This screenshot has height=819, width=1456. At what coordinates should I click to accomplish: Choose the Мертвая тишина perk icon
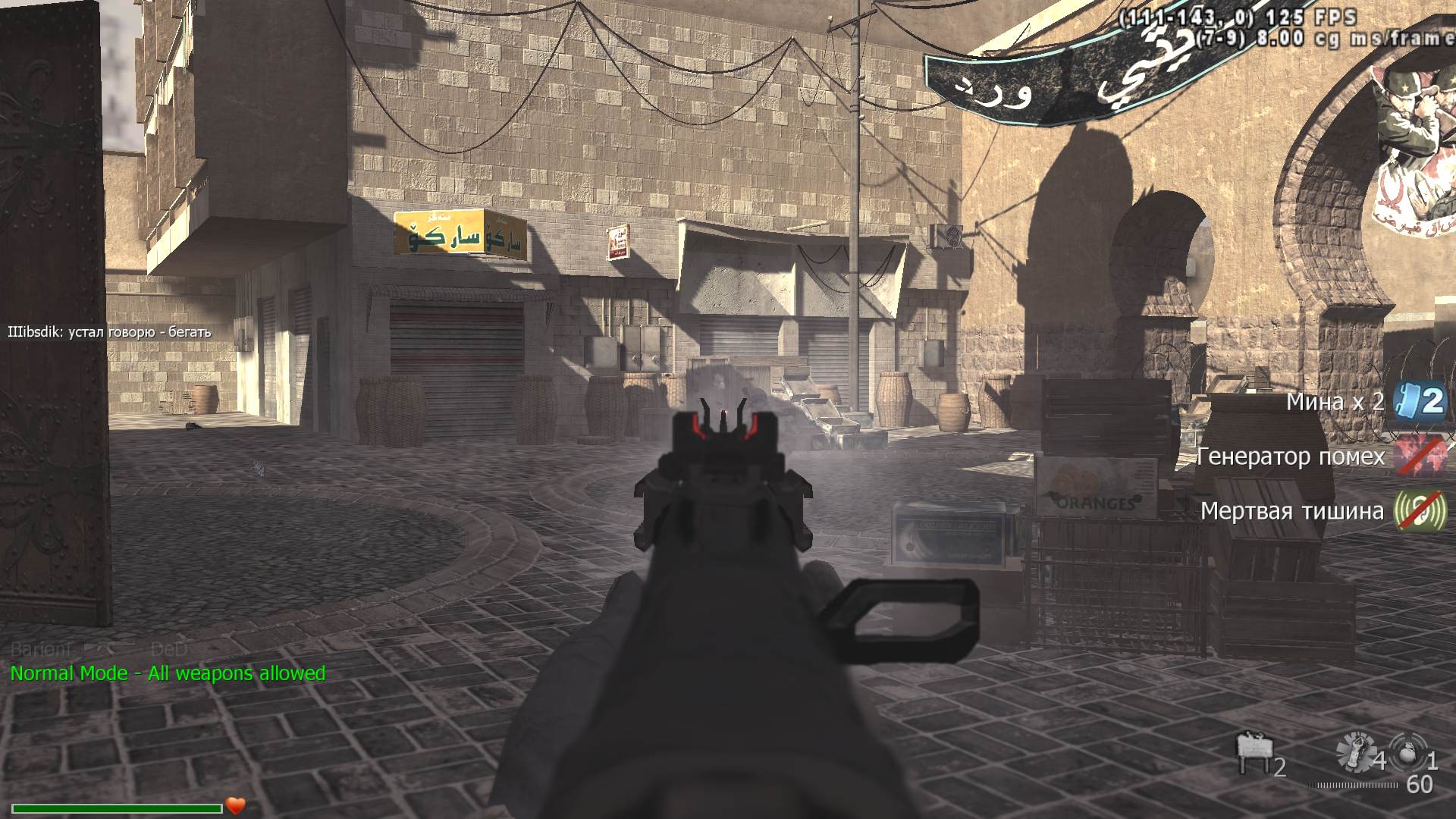[1419, 511]
